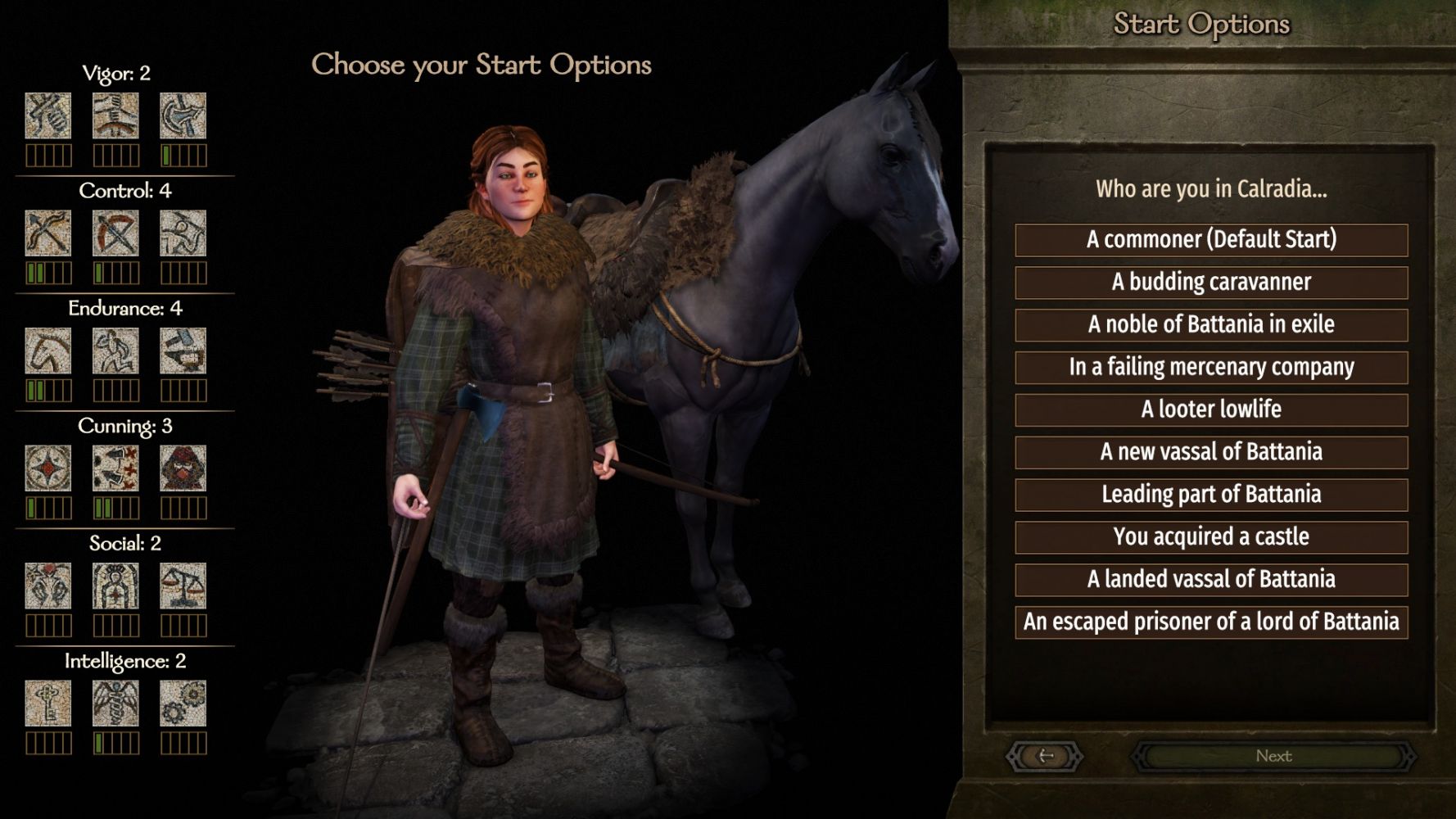Choose 'A new vassal of Battania'
1456x819 pixels.
click(1211, 453)
